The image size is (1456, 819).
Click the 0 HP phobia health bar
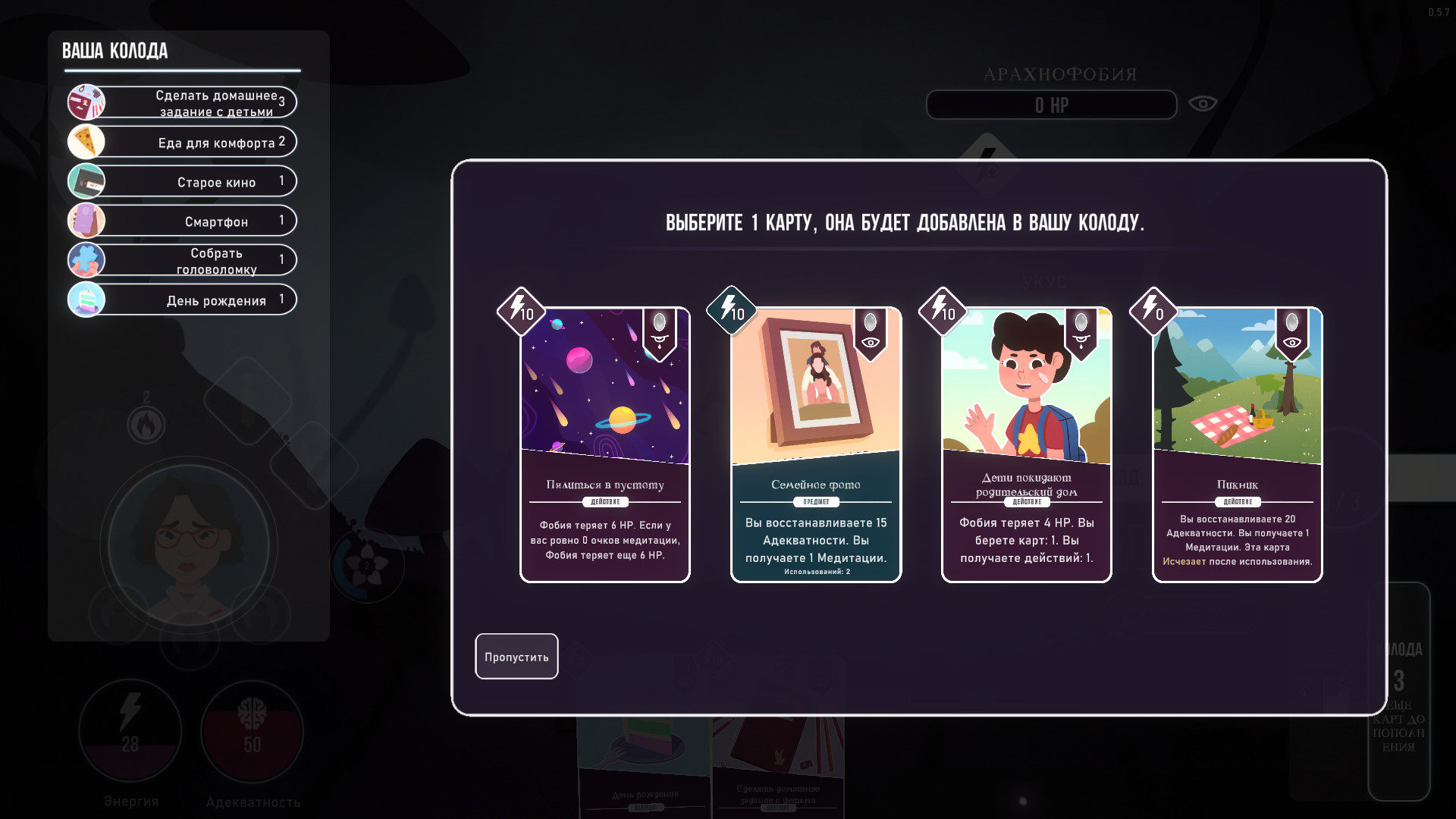[x=1051, y=105]
